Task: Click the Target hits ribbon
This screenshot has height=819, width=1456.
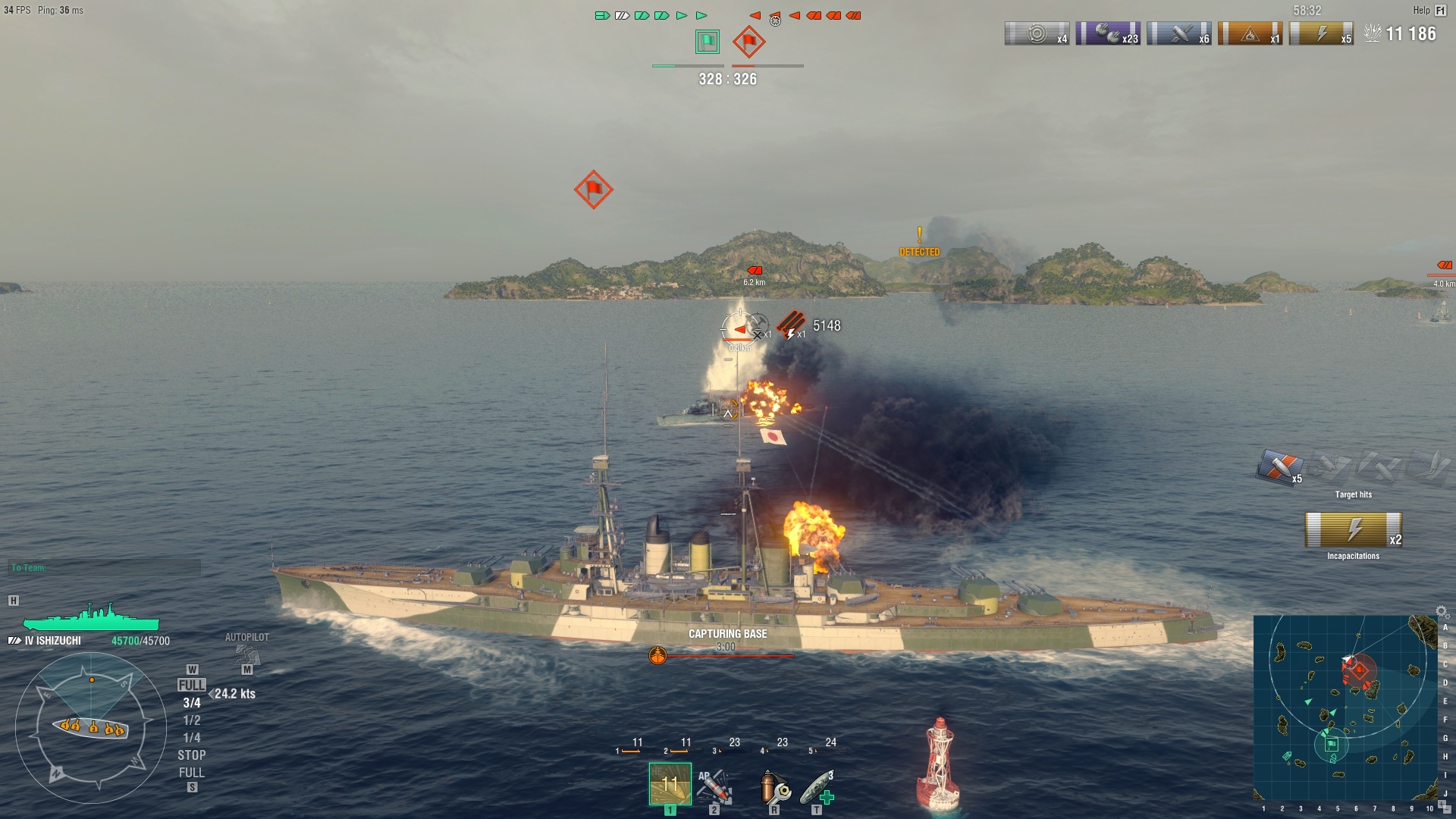Action: 1280,466
